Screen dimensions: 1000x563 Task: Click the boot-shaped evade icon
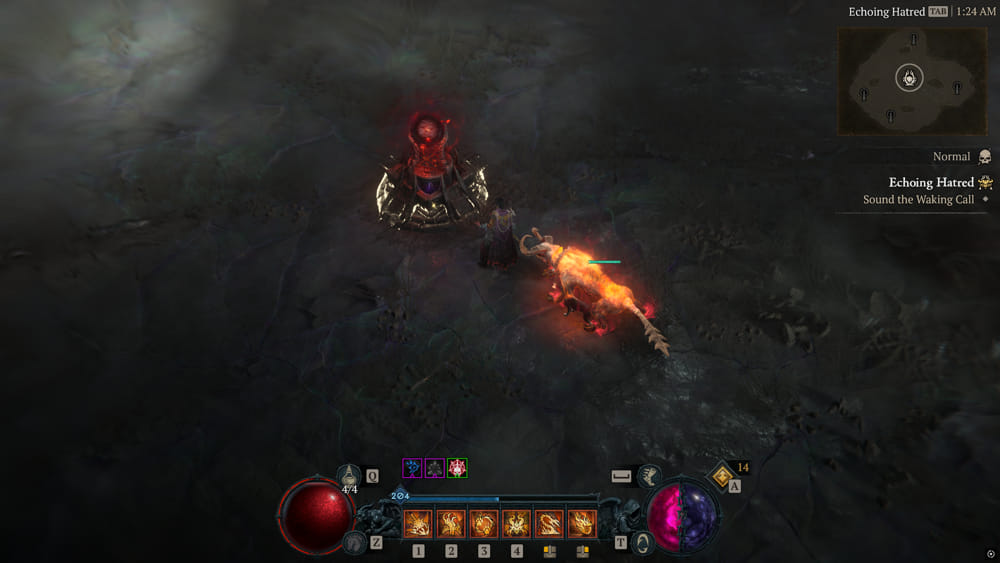[651, 477]
